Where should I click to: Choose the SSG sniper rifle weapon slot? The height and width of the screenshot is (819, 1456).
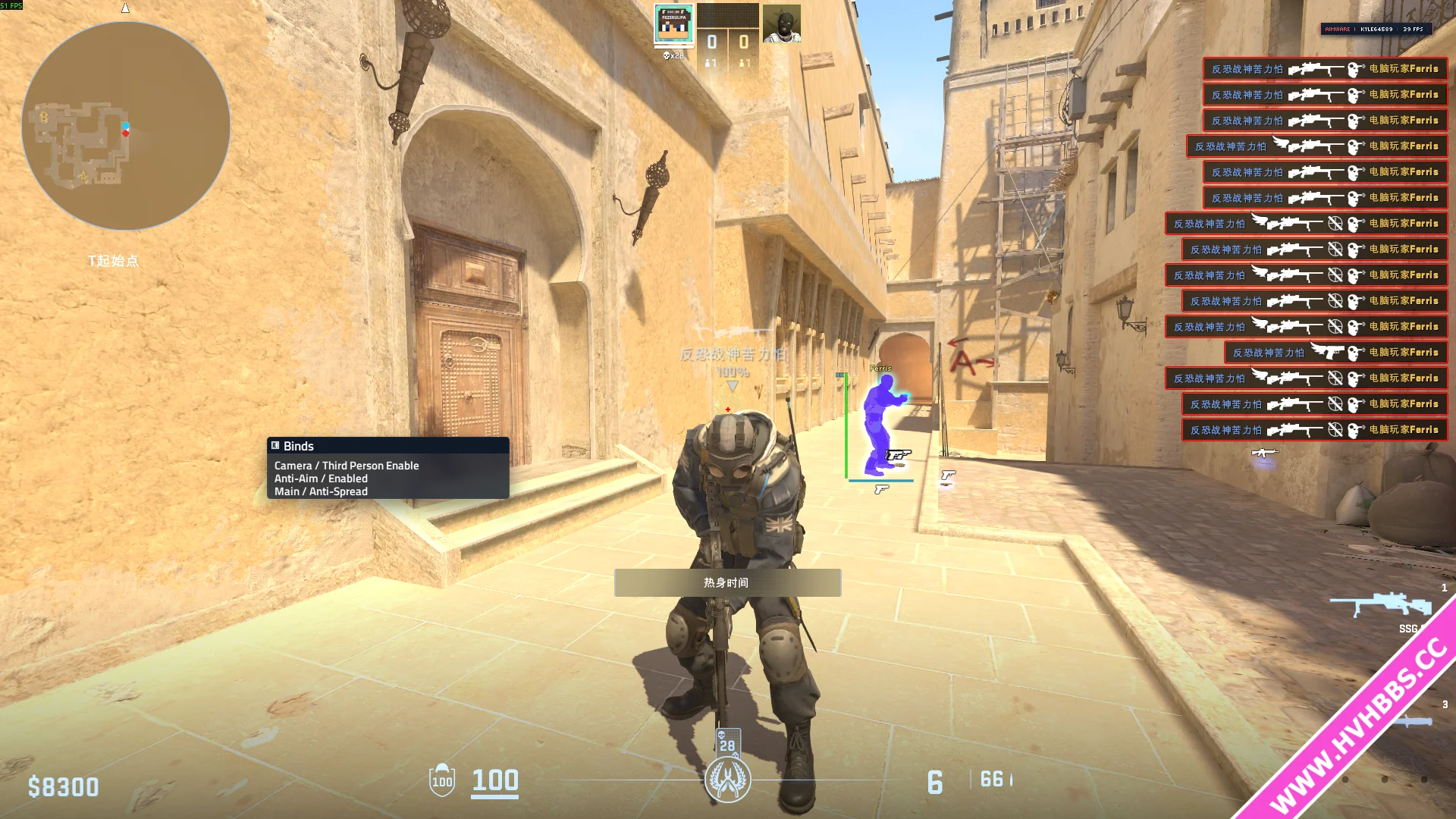pyautogui.click(x=1380, y=607)
